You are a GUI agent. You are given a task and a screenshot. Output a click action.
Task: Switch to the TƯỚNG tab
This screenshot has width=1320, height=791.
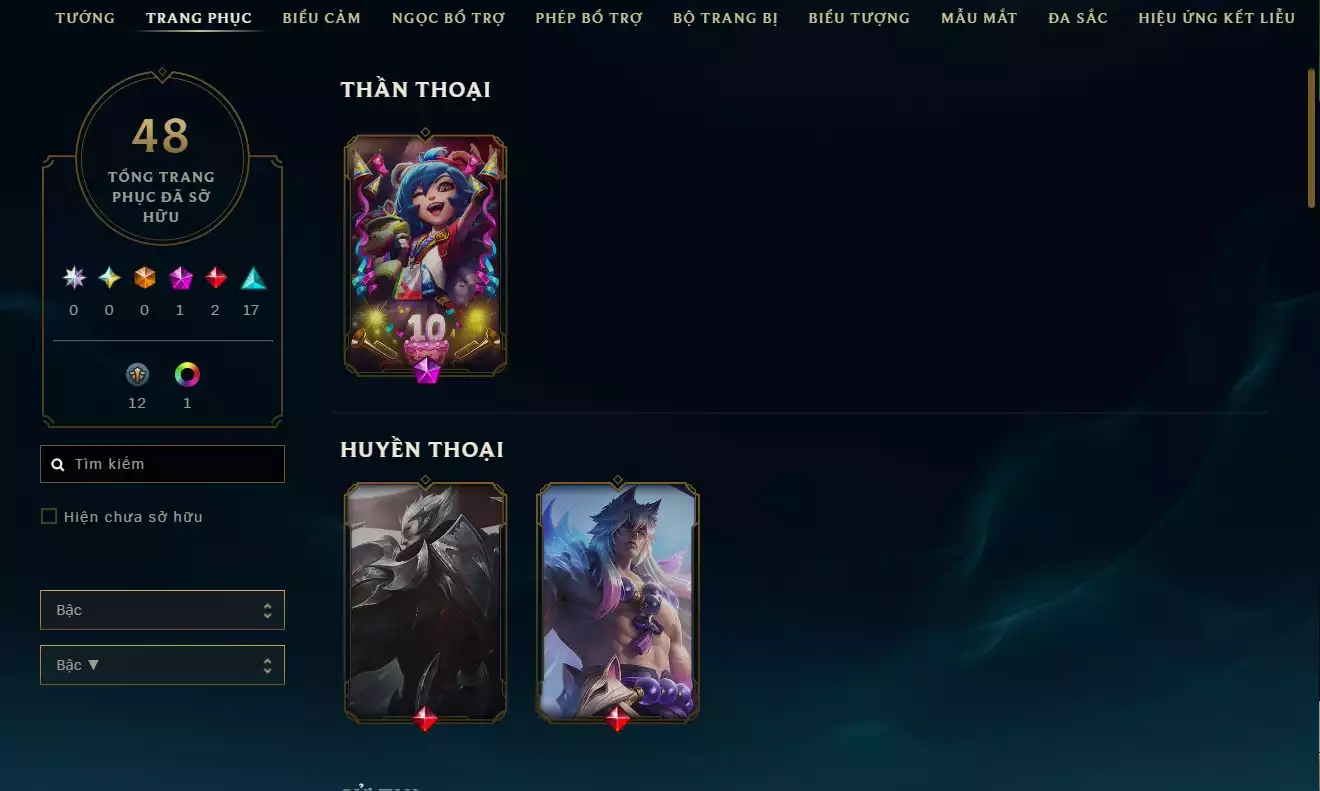(x=85, y=17)
